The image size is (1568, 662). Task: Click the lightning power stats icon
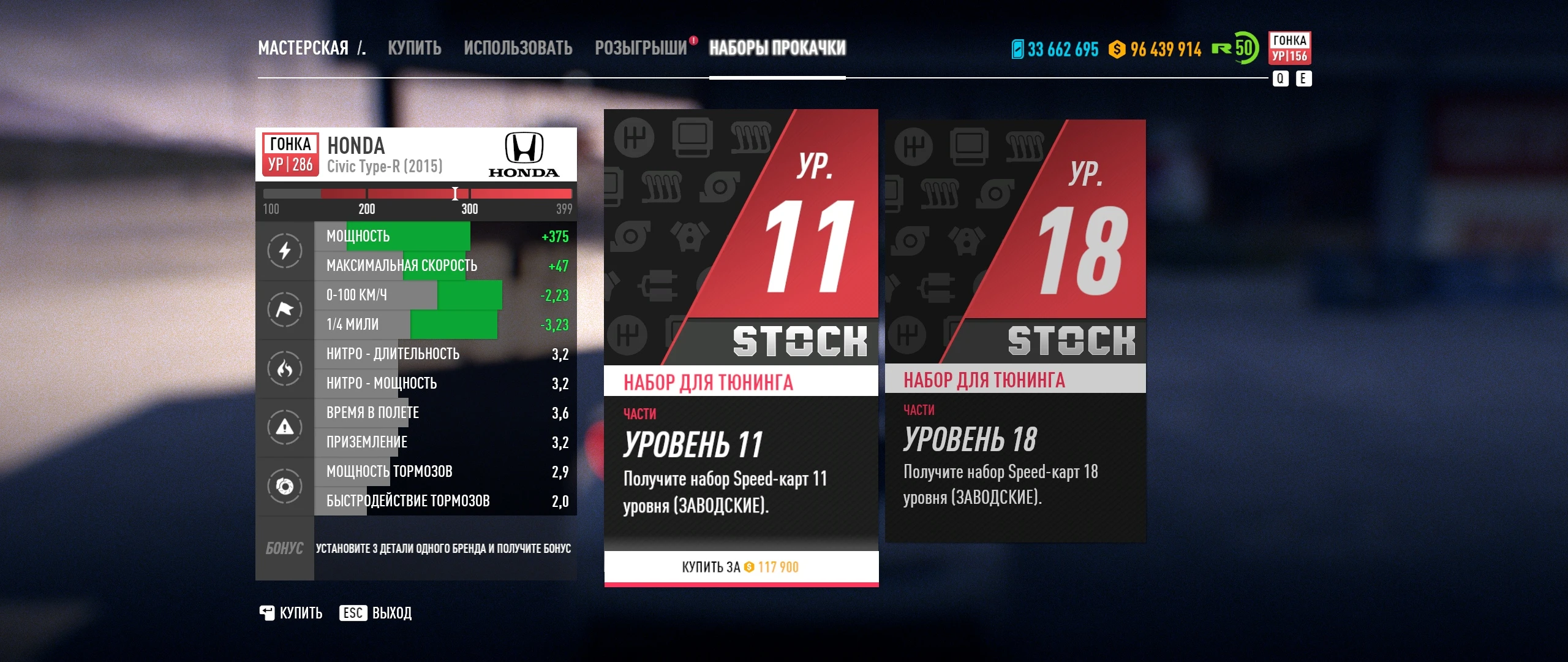click(x=284, y=250)
